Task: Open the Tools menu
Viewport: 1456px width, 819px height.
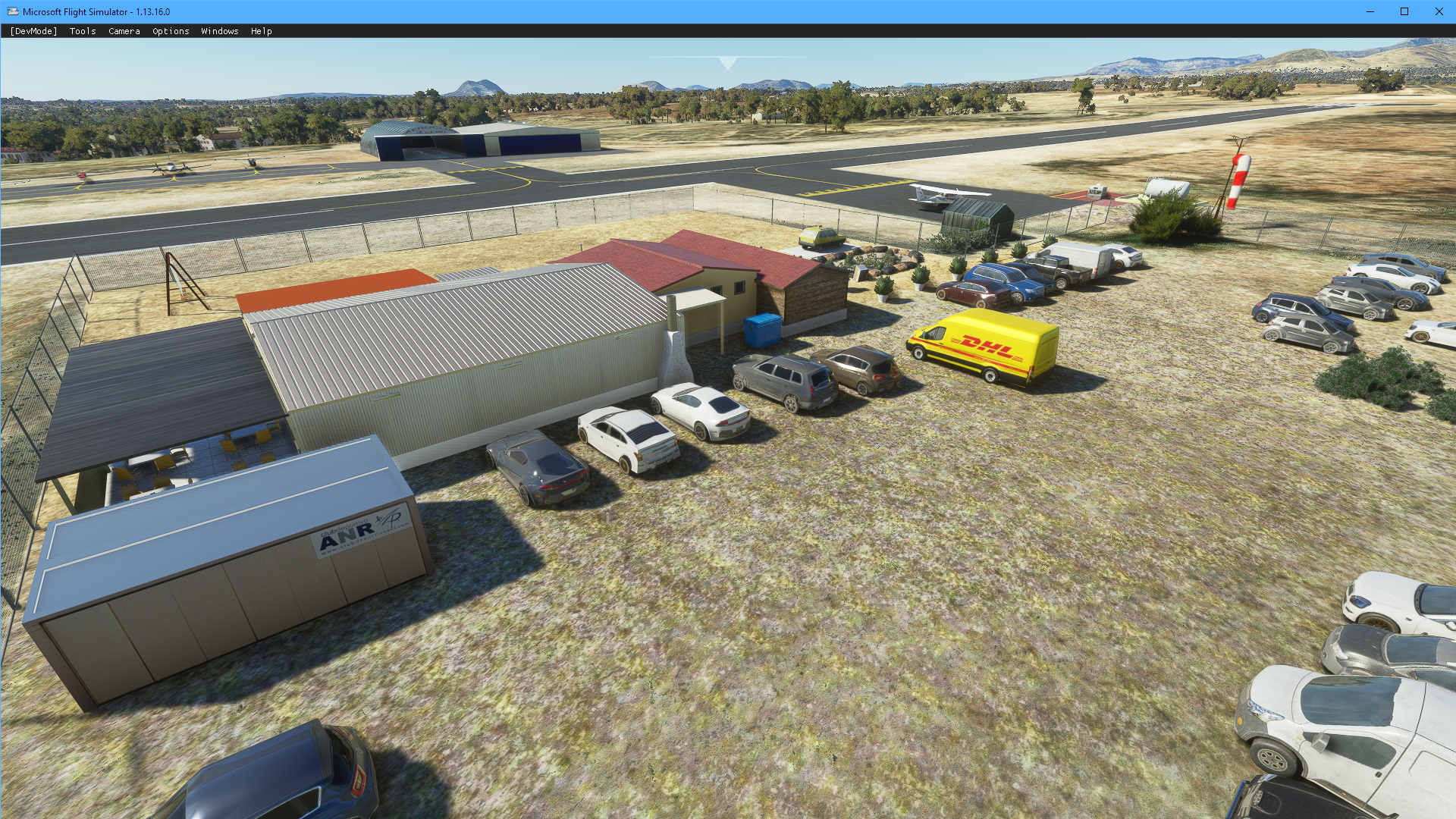Action: click(83, 31)
